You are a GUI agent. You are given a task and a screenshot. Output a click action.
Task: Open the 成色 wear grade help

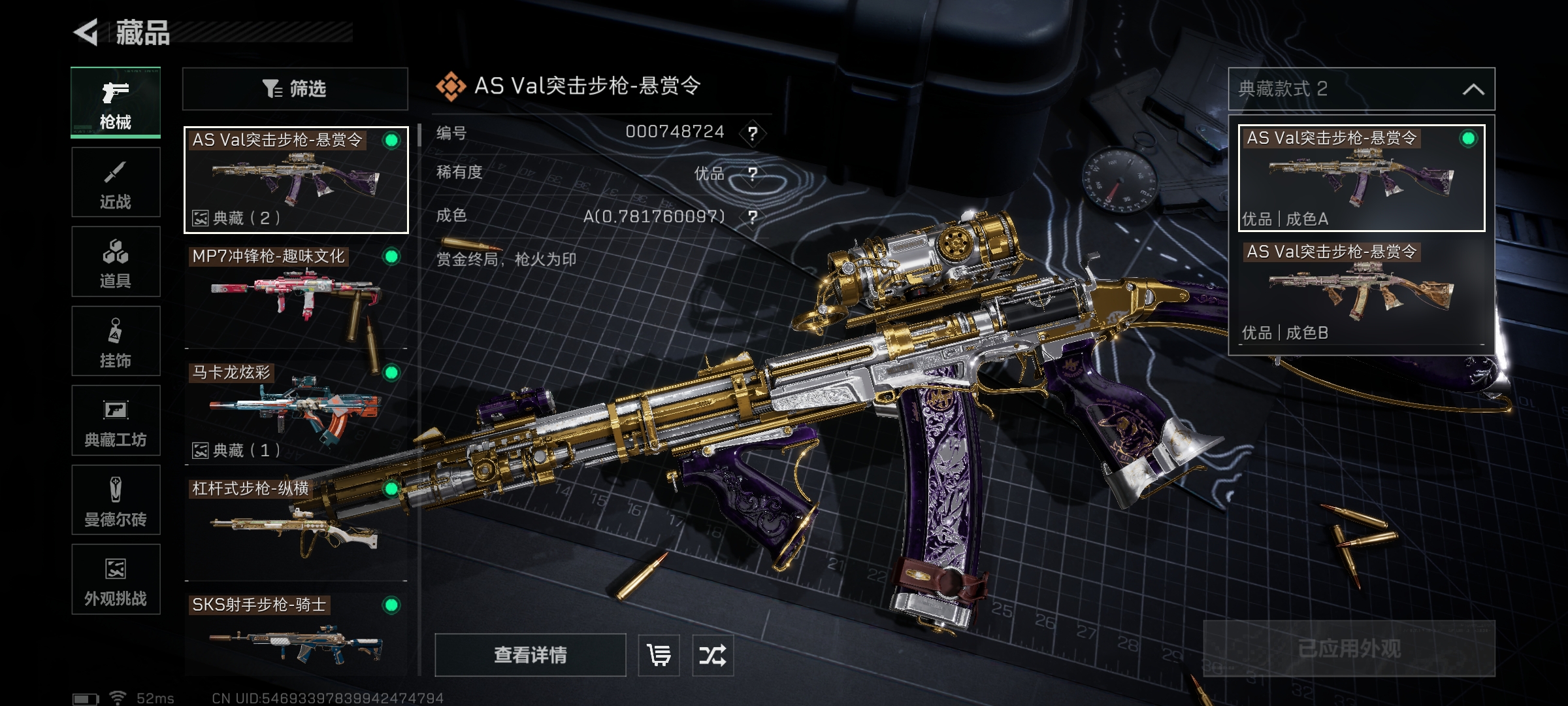(x=753, y=217)
